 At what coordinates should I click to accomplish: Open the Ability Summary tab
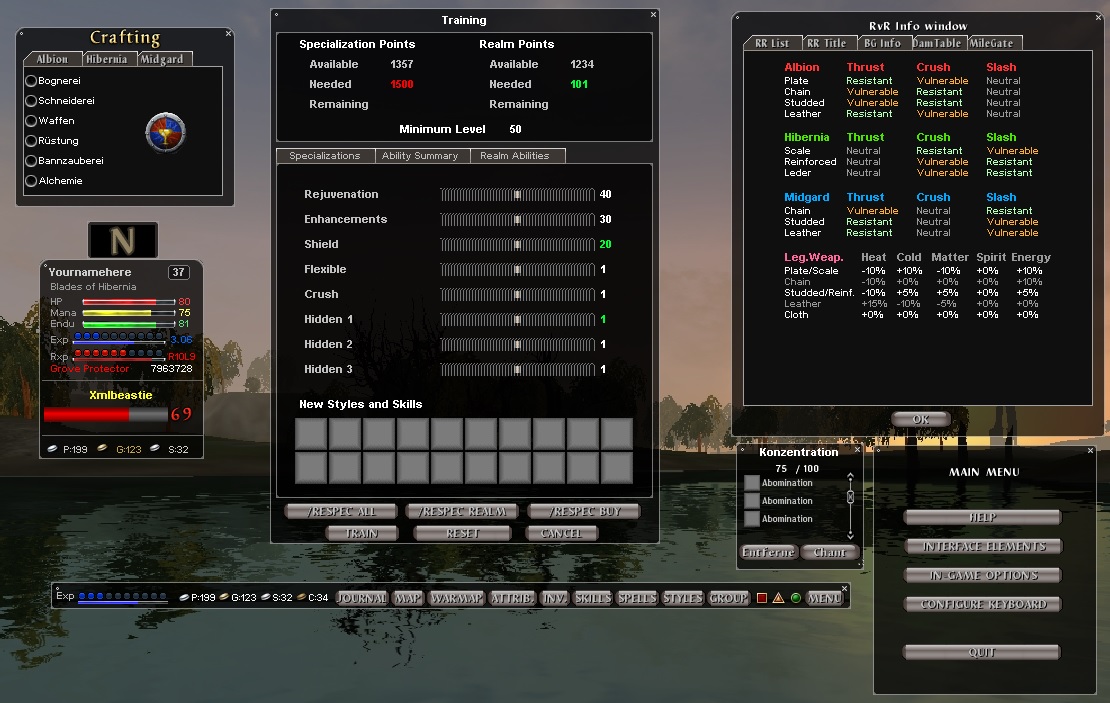420,156
